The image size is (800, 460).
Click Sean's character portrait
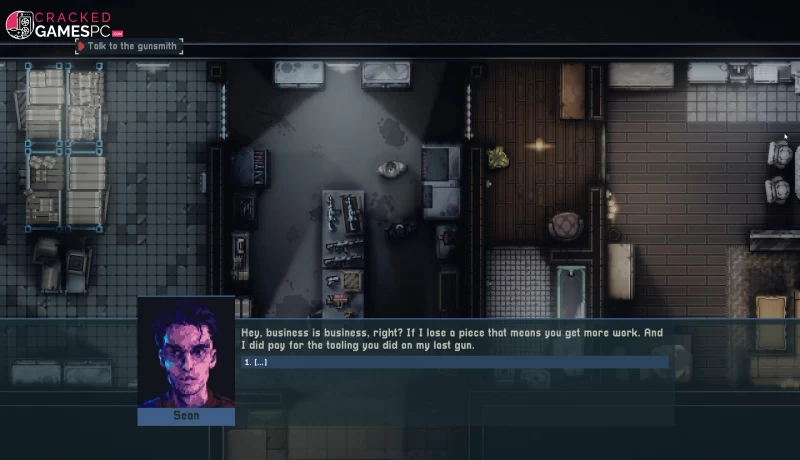tap(186, 355)
